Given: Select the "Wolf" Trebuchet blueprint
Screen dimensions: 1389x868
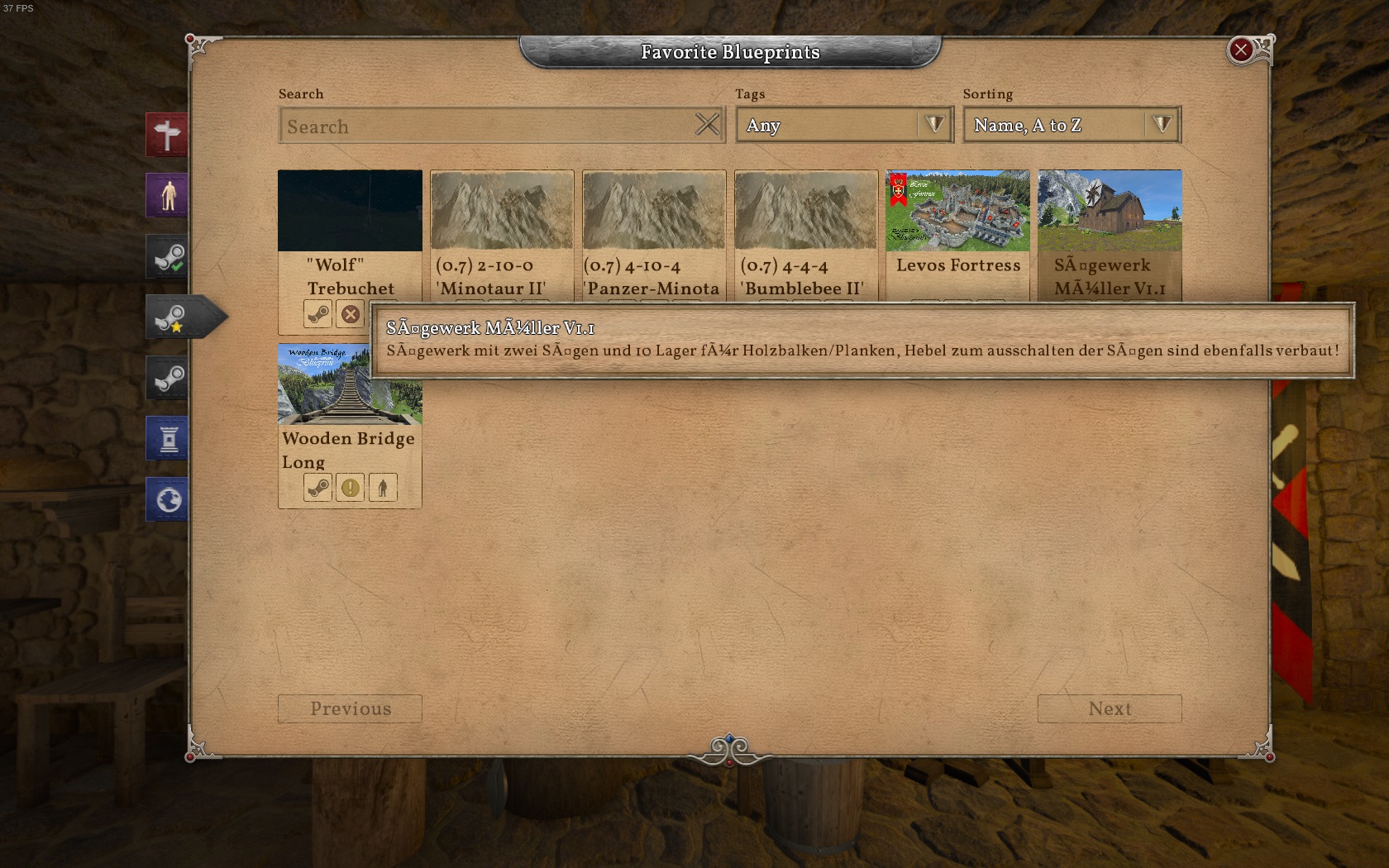Looking at the screenshot, I should click(350, 212).
